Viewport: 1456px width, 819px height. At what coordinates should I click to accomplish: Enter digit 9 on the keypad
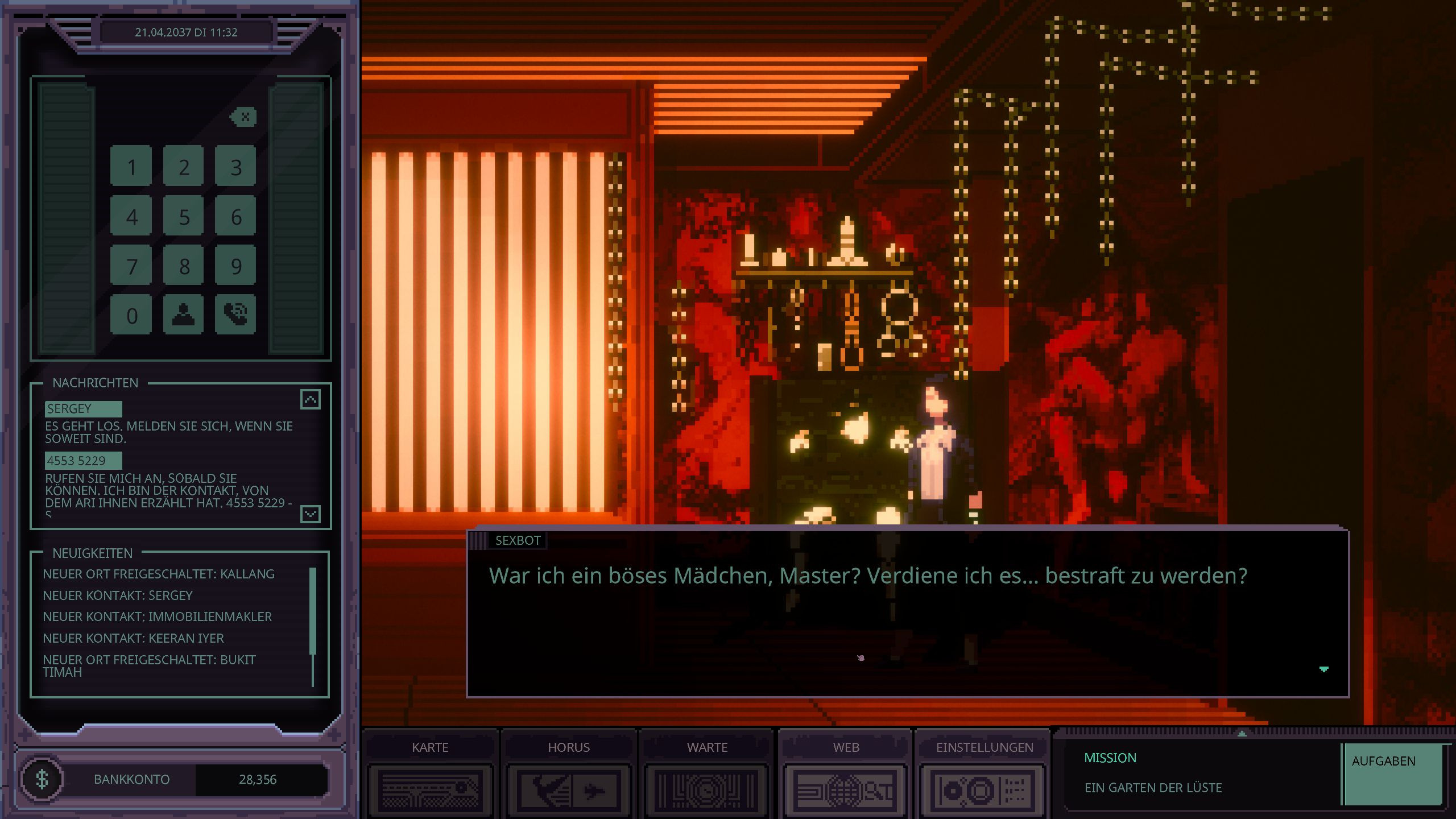point(235,266)
